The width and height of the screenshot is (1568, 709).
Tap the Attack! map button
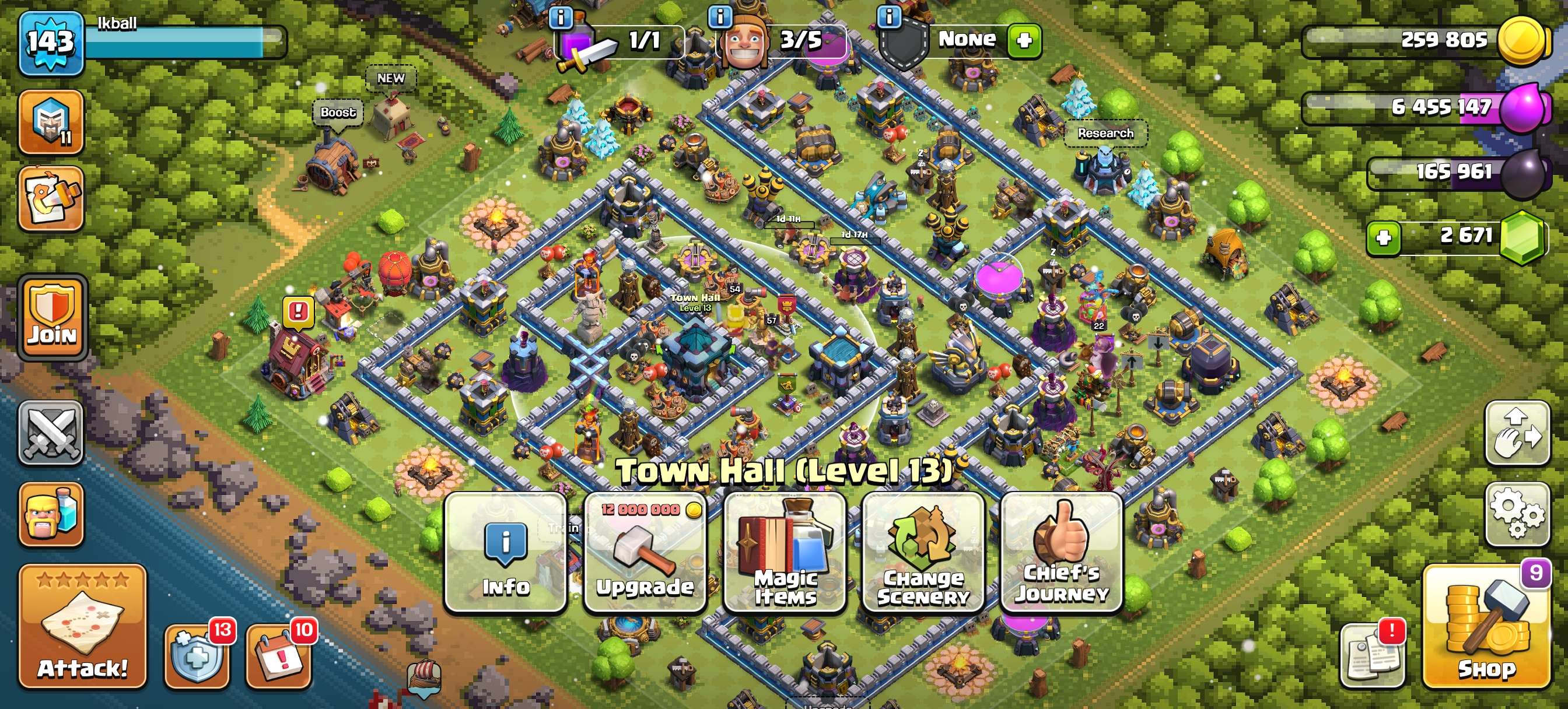(x=83, y=627)
